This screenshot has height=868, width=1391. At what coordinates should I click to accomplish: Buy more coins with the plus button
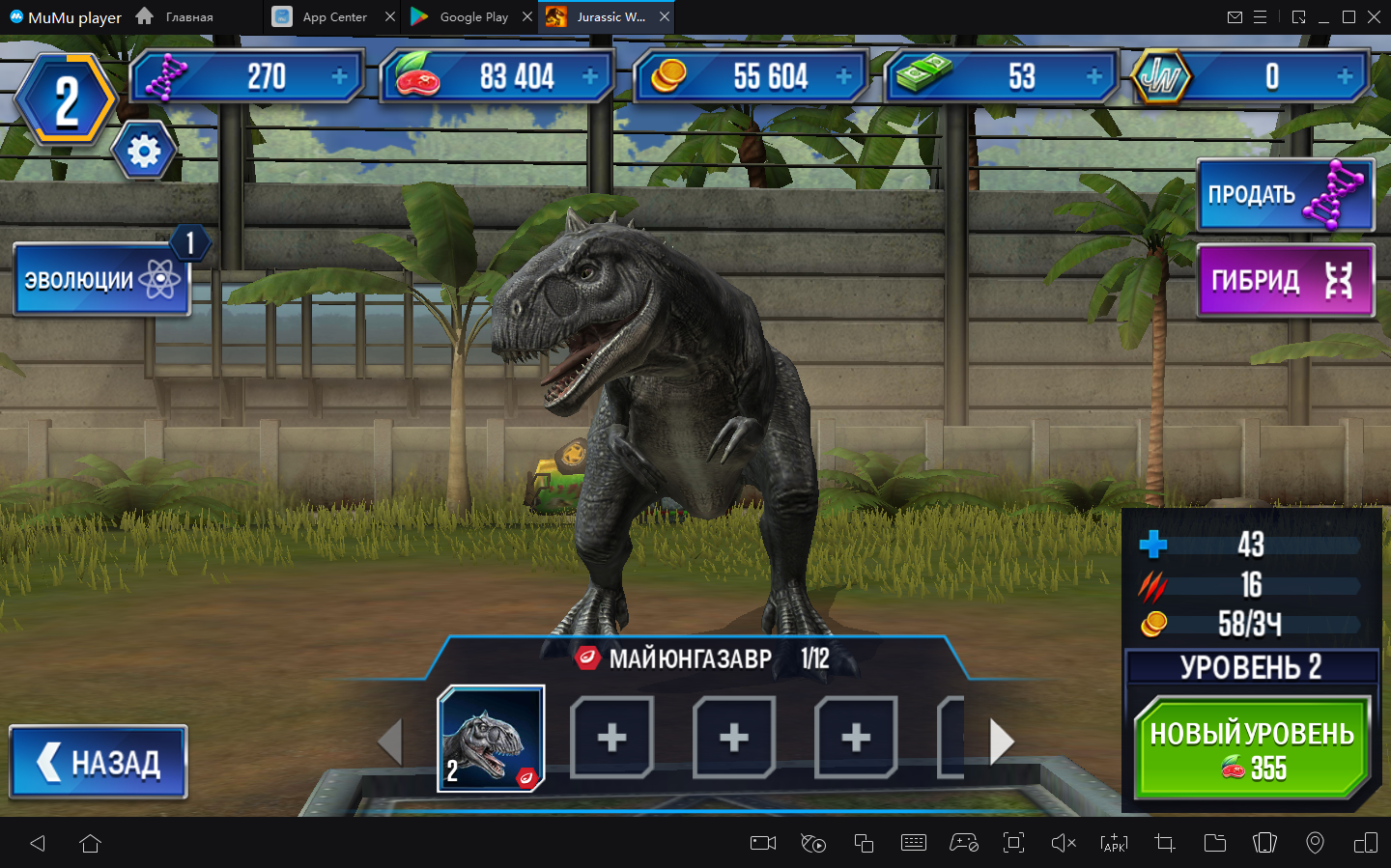843,76
